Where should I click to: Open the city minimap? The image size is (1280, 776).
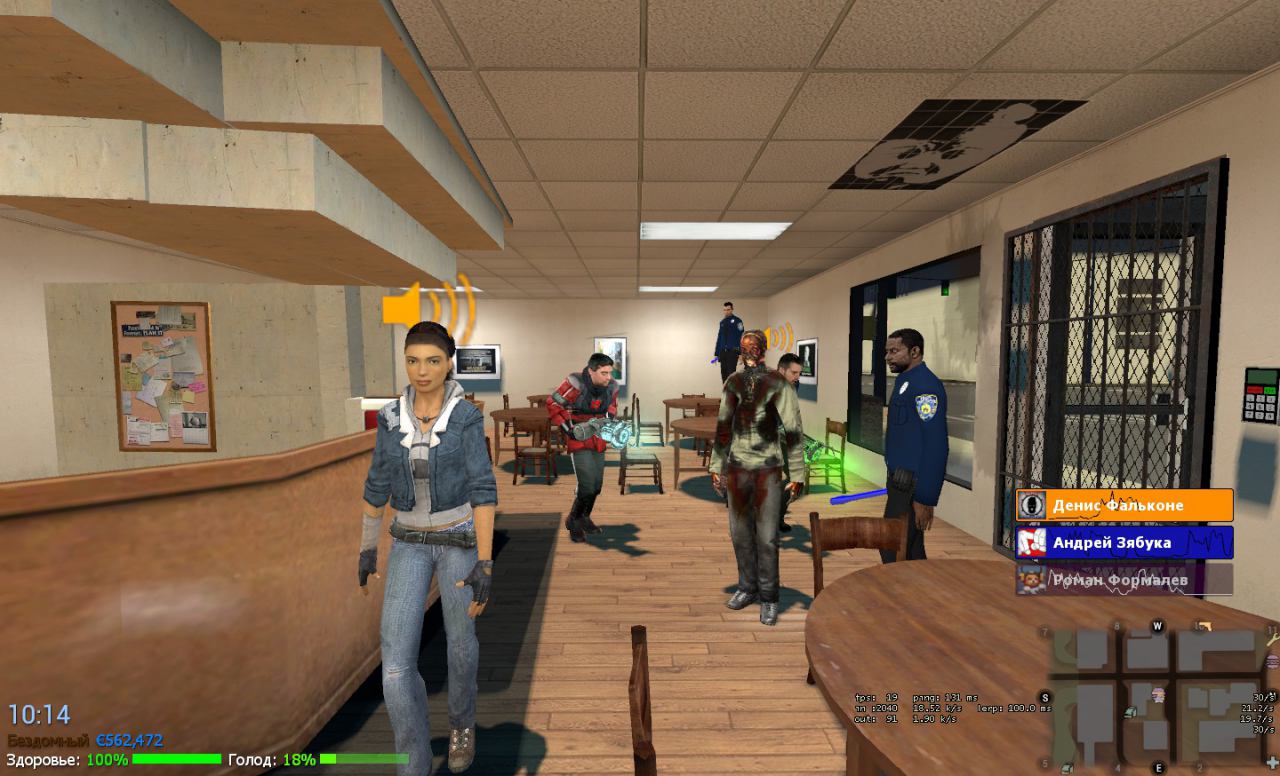coord(1158,697)
